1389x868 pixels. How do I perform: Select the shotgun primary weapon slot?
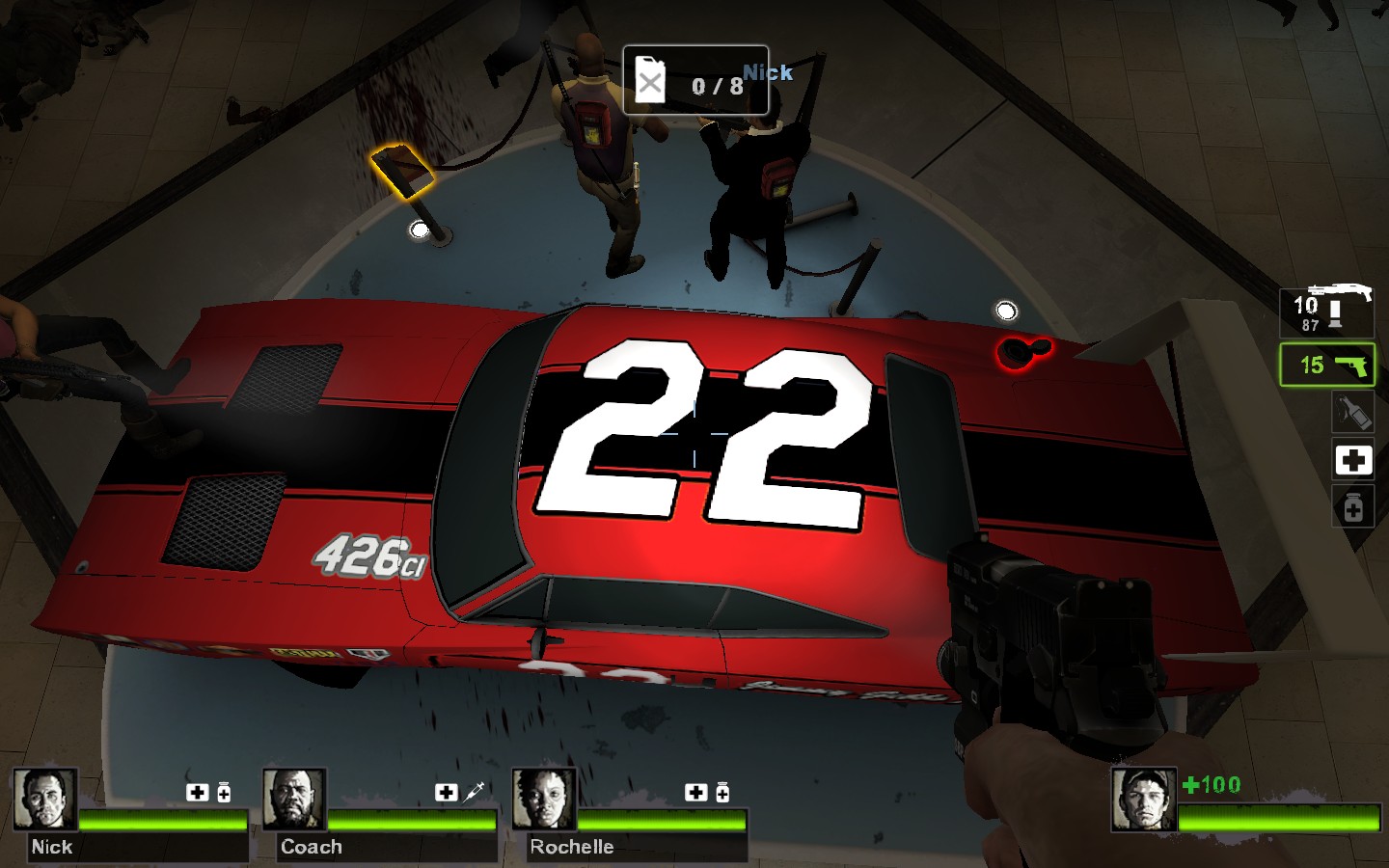click(x=1327, y=311)
